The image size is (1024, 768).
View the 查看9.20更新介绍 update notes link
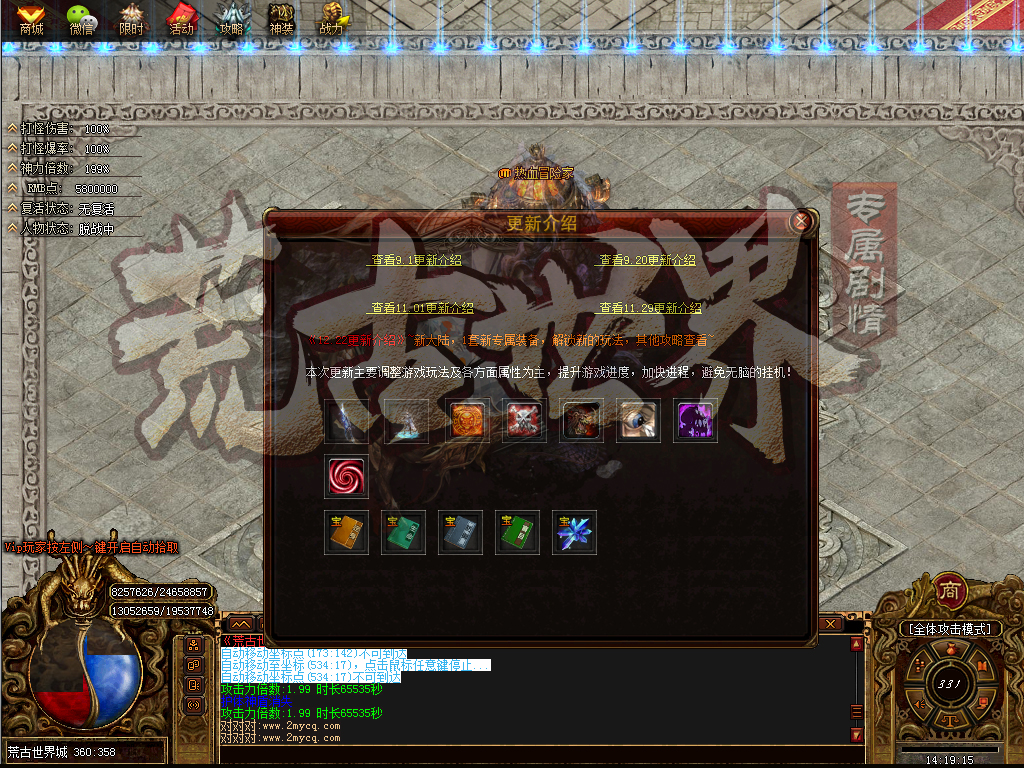click(647, 260)
